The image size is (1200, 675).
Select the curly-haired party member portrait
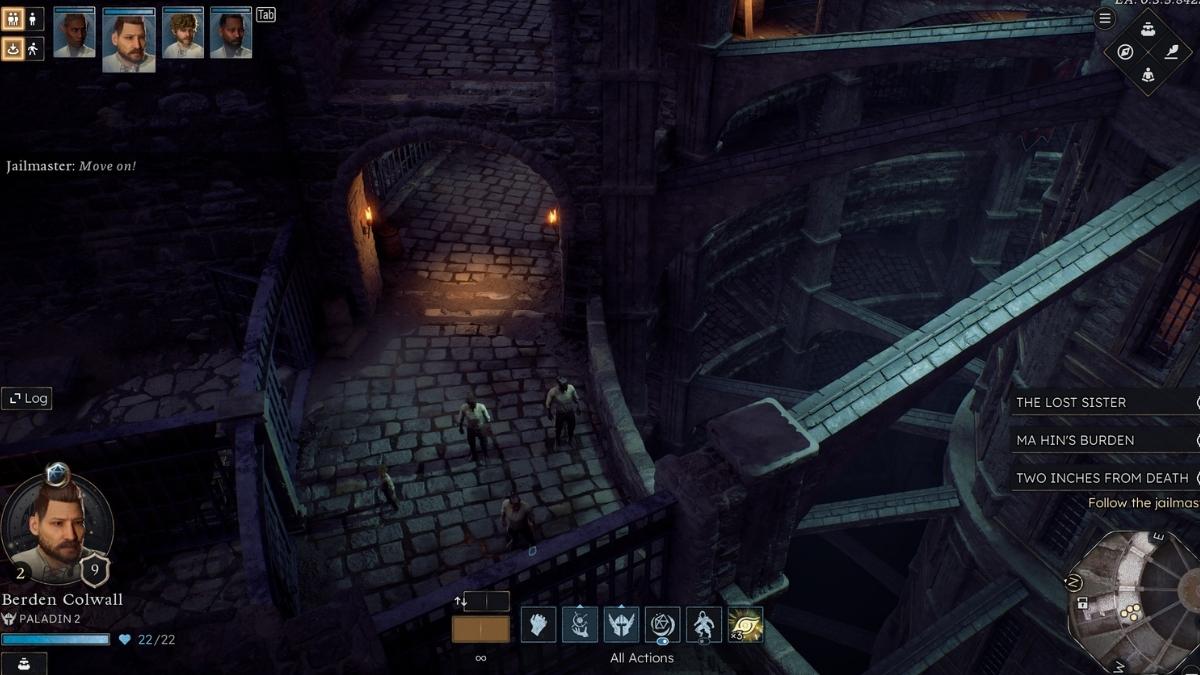(x=183, y=34)
